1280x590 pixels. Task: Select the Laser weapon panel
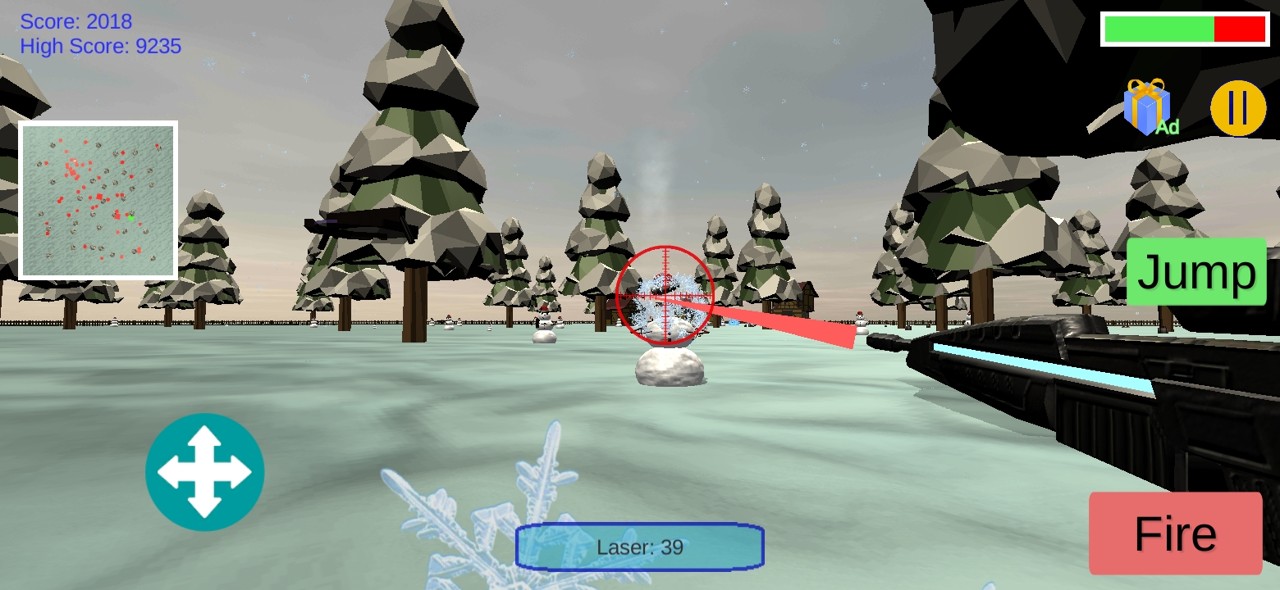tap(640, 547)
